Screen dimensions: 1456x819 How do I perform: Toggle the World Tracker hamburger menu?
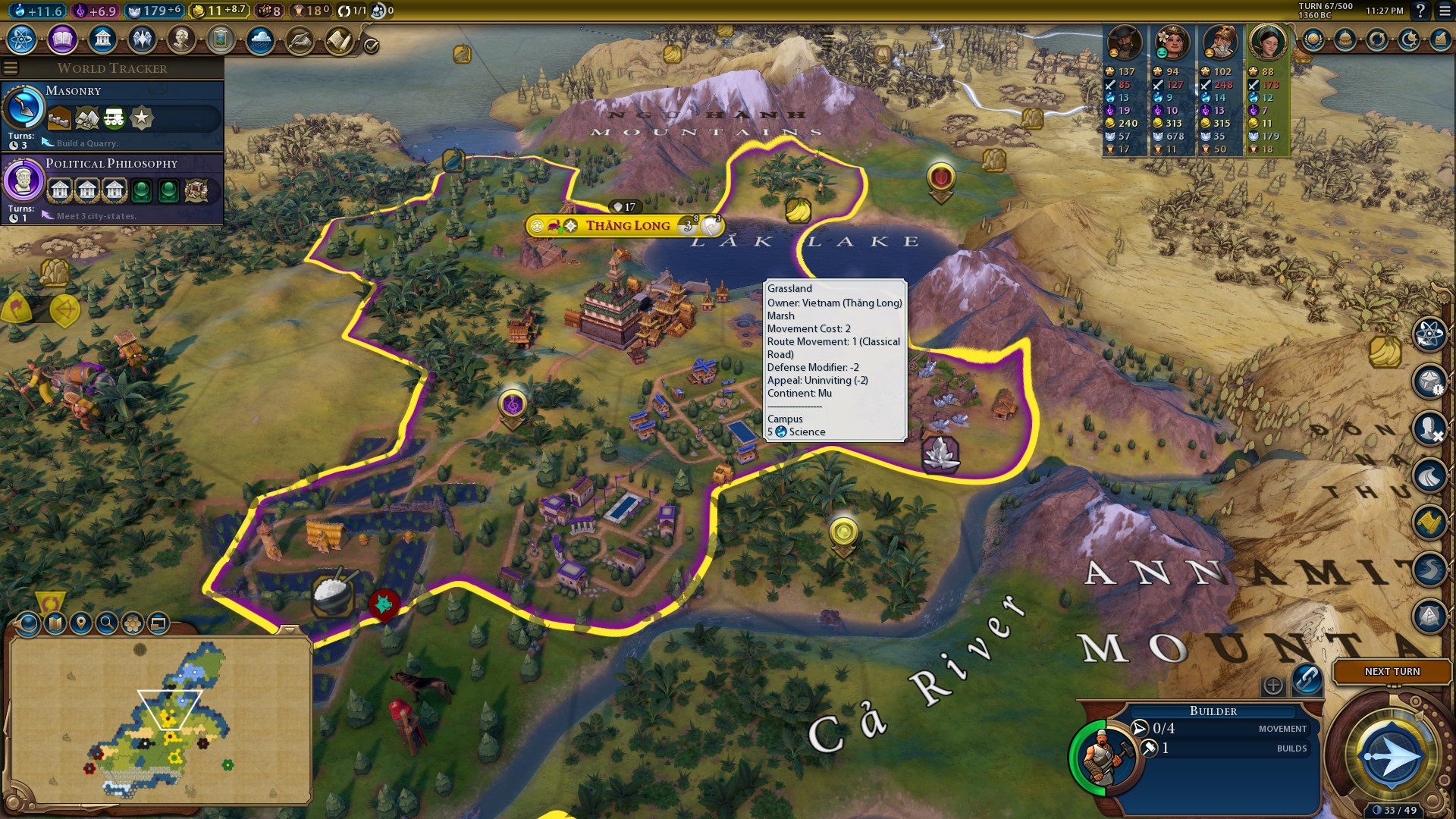(x=11, y=68)
